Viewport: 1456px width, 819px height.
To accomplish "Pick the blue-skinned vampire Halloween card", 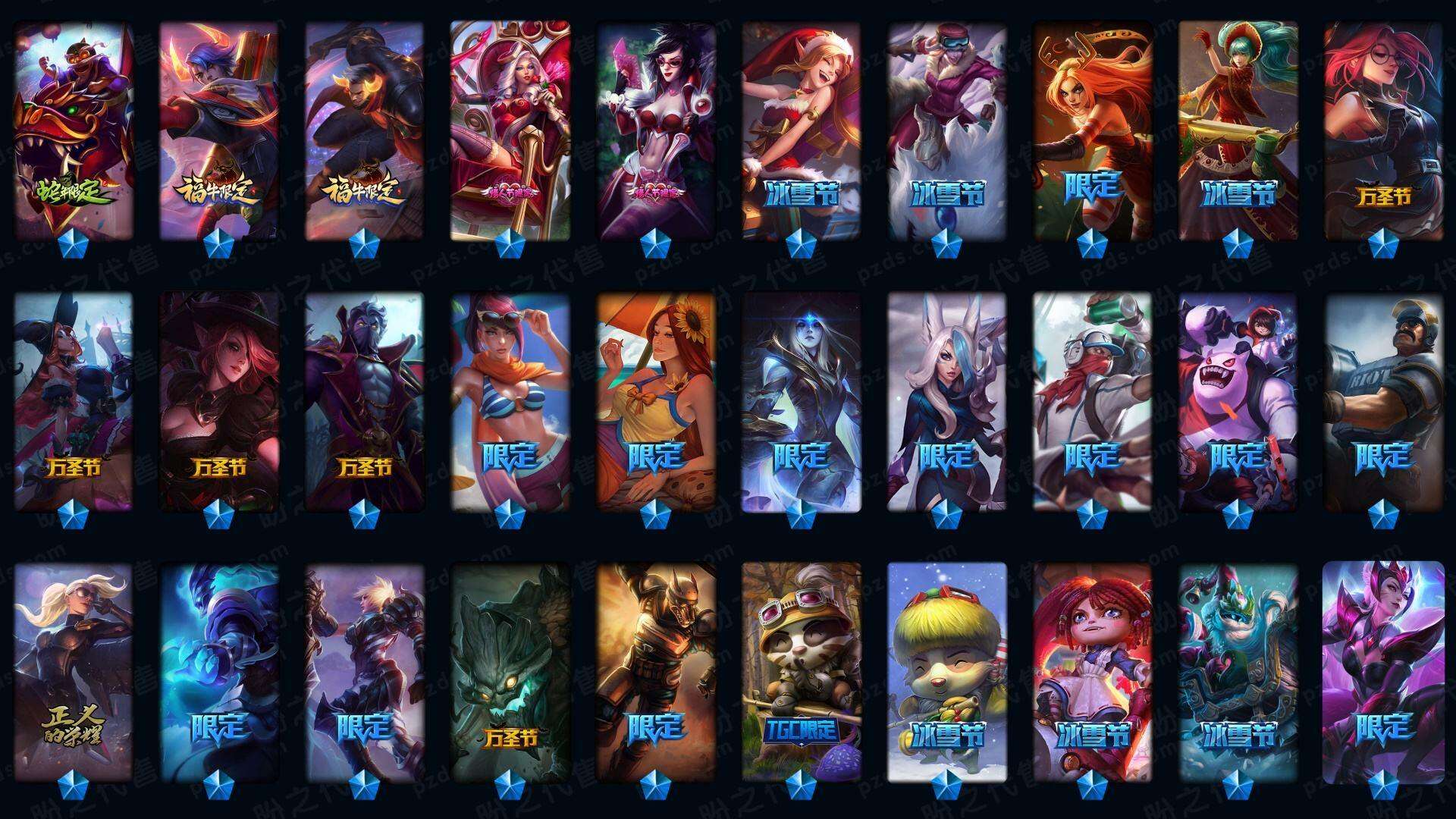I will [x=364, y=400].
